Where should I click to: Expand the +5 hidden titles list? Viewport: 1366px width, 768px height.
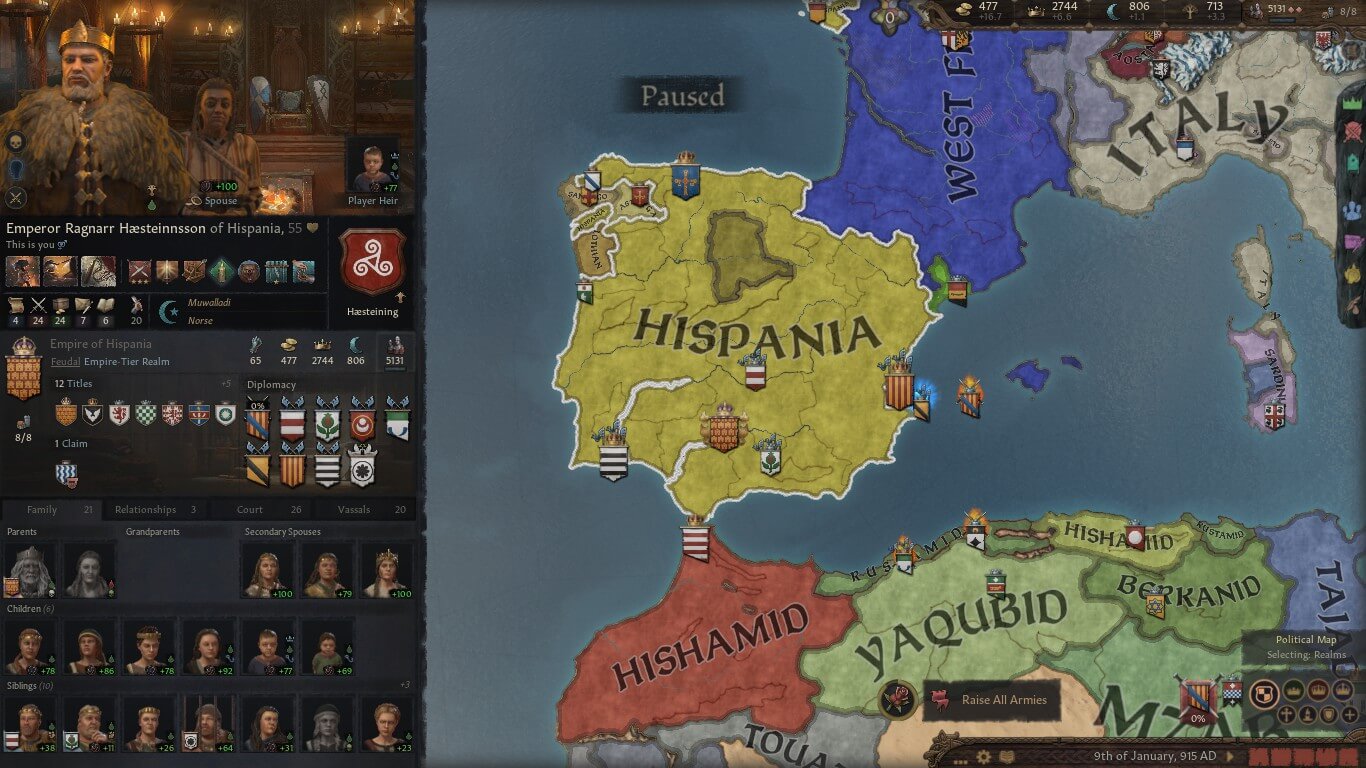point(229,383)
